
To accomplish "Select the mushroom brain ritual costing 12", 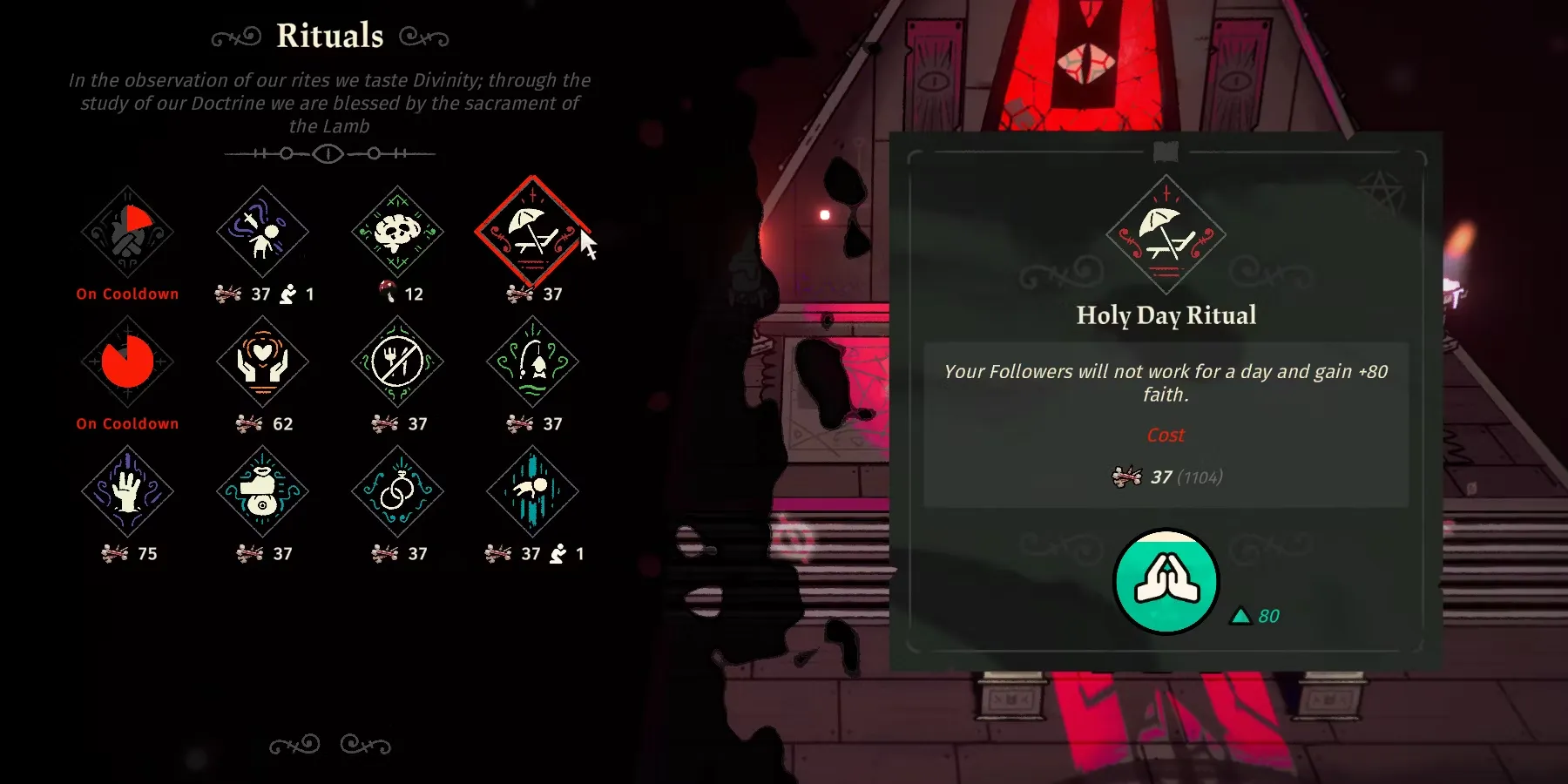I will tap(397, 232).
